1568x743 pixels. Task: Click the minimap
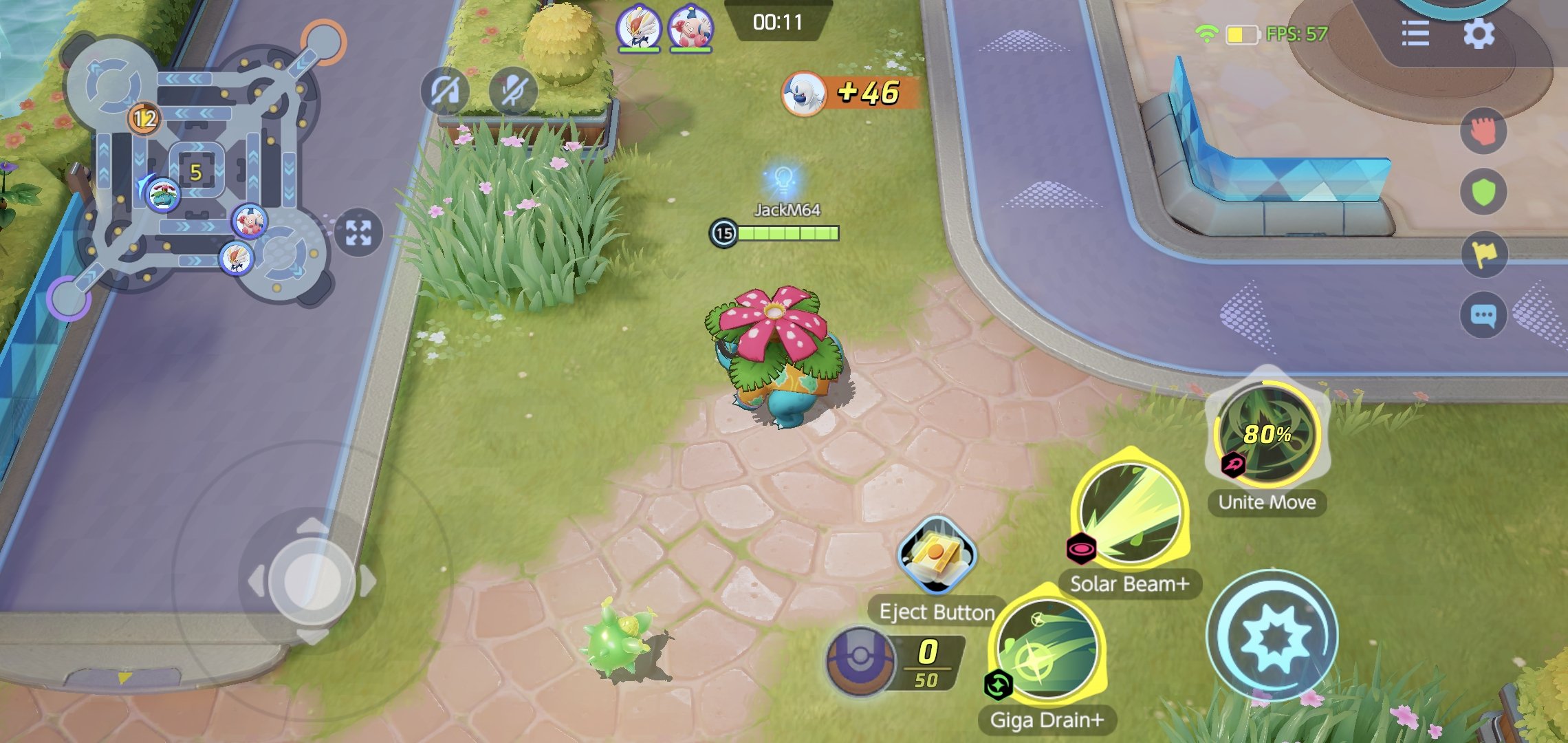pyautogui.click(x=199, y=172)
